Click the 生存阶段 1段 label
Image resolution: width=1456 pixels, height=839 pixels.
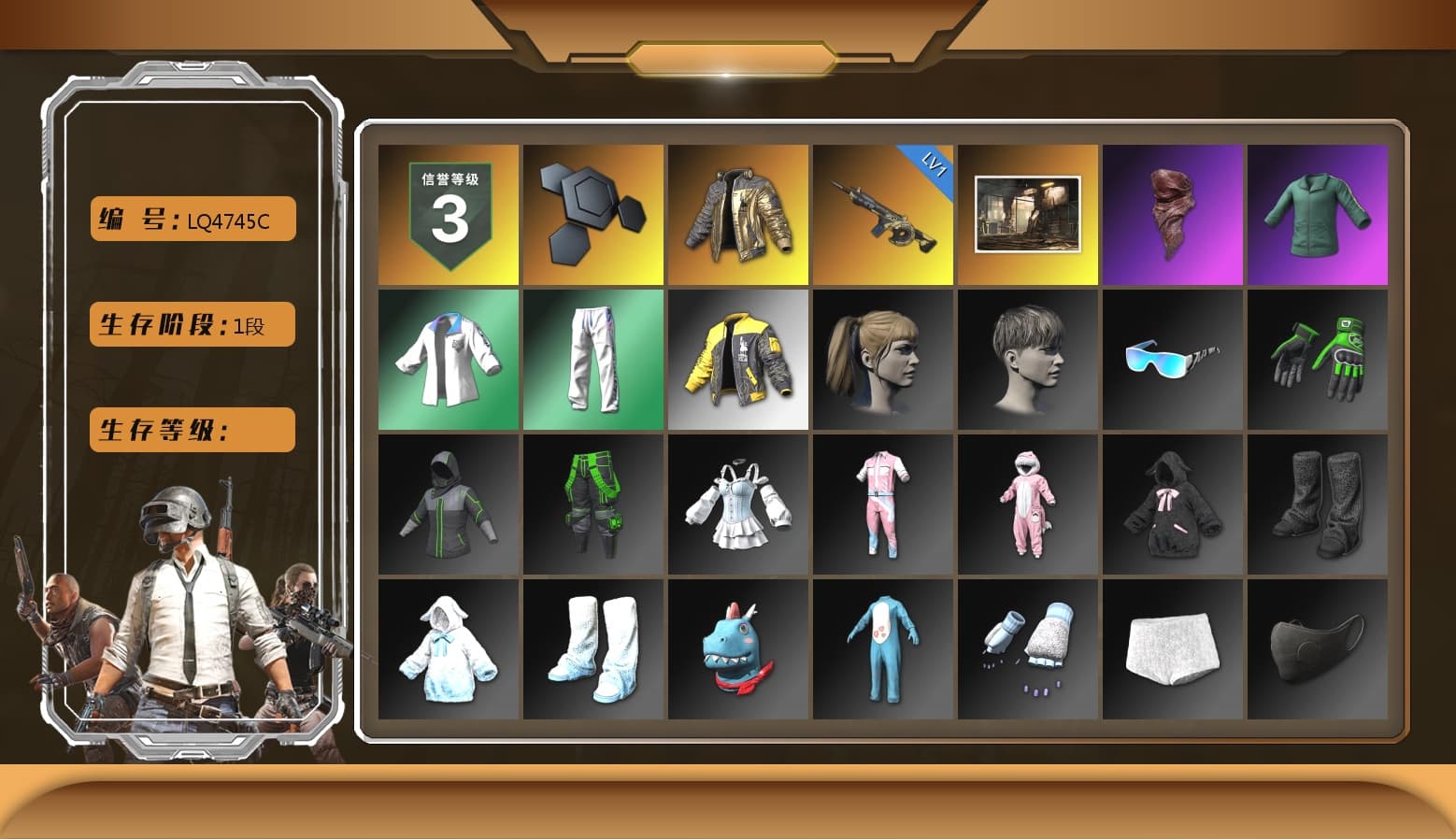[x=191, y=324]
